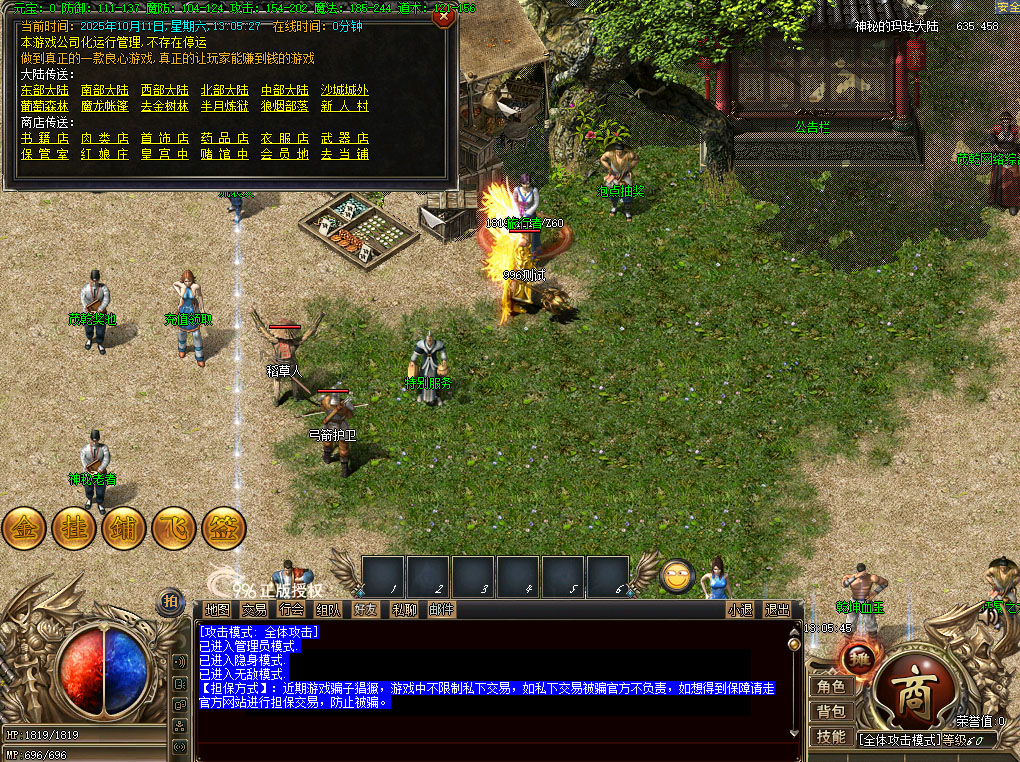The height and width of the screenshot is (762, 1020).
Task: Open the 角色 character panel
Action: pyautogui.click(x=831, y=686)
